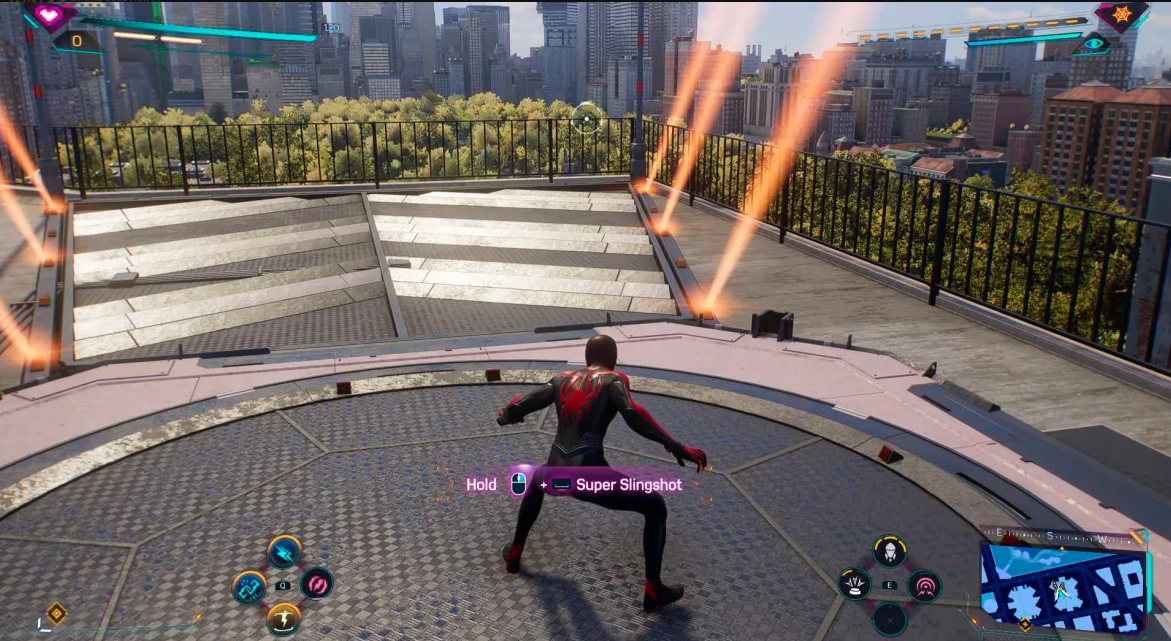Image resolution: width=1171 pixels, height=641 pixels.
Task: Use the orange lightning figure ability
Action: click(284, 619)
